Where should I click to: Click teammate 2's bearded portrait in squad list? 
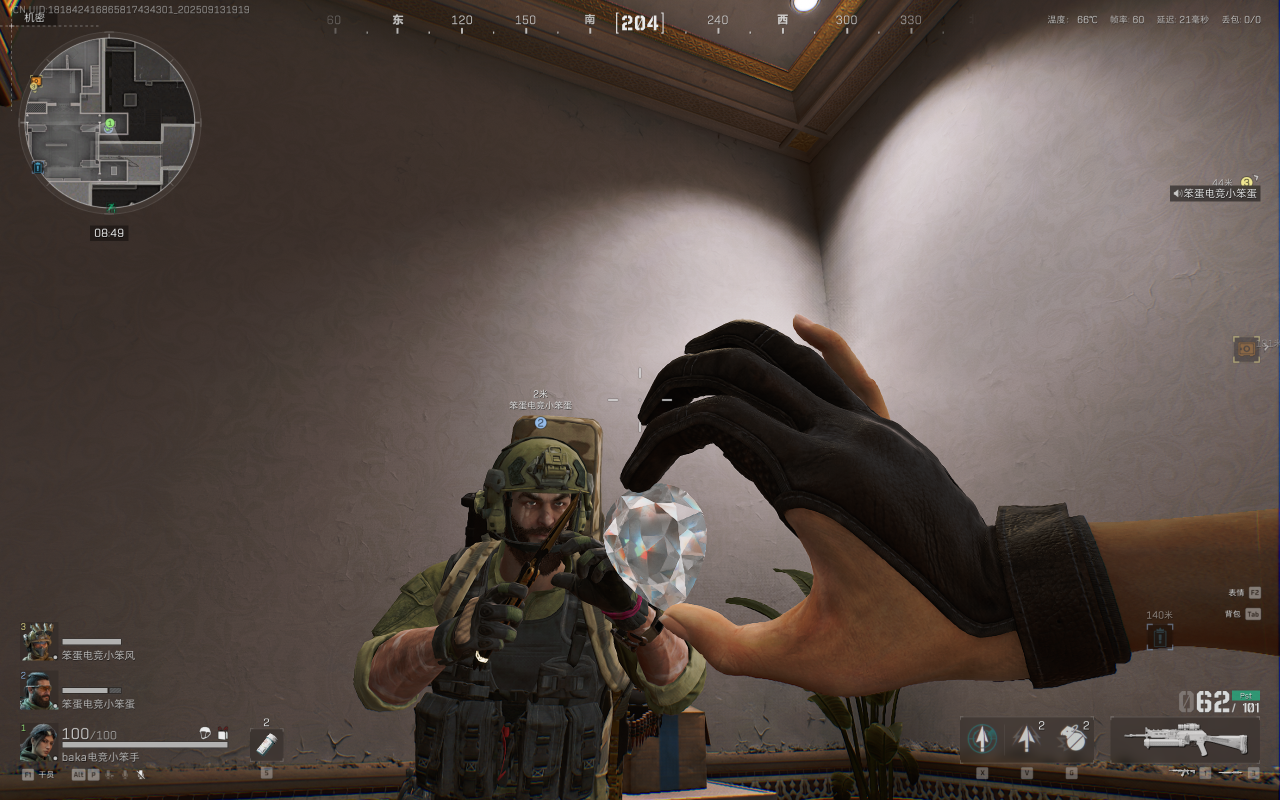click(38, 689)
